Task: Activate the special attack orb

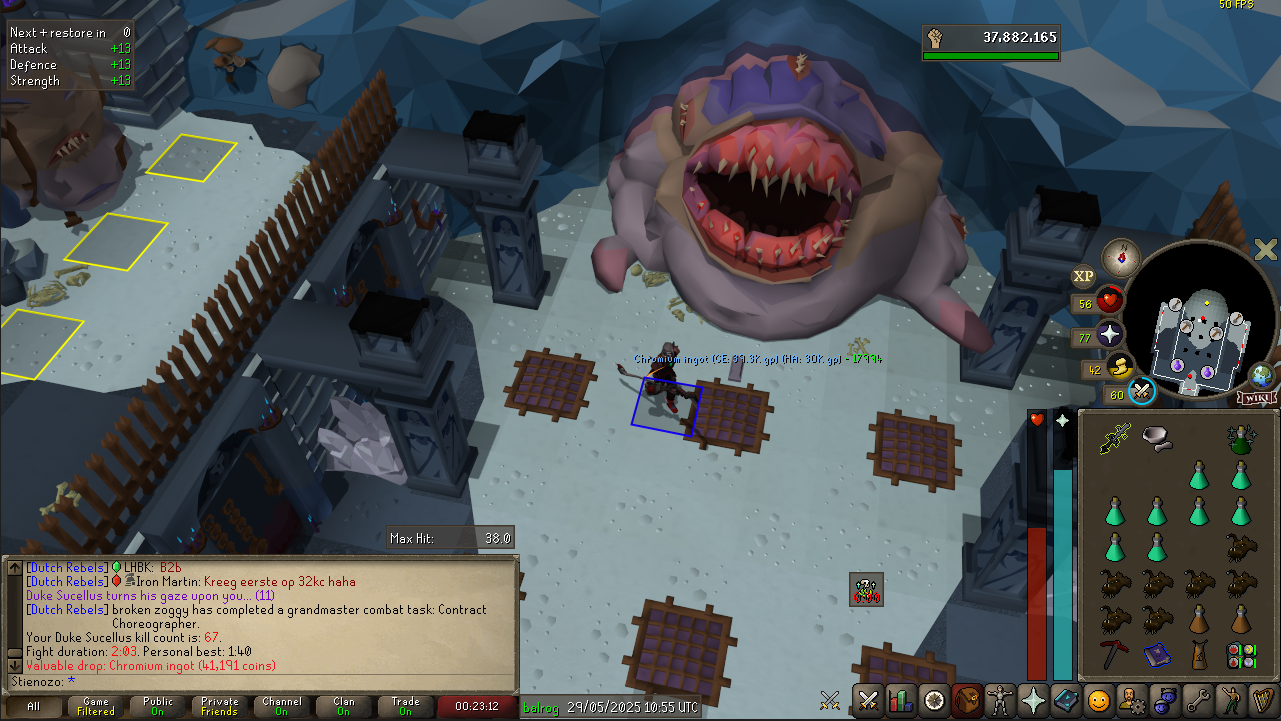Action: (x=1143, y=391)
